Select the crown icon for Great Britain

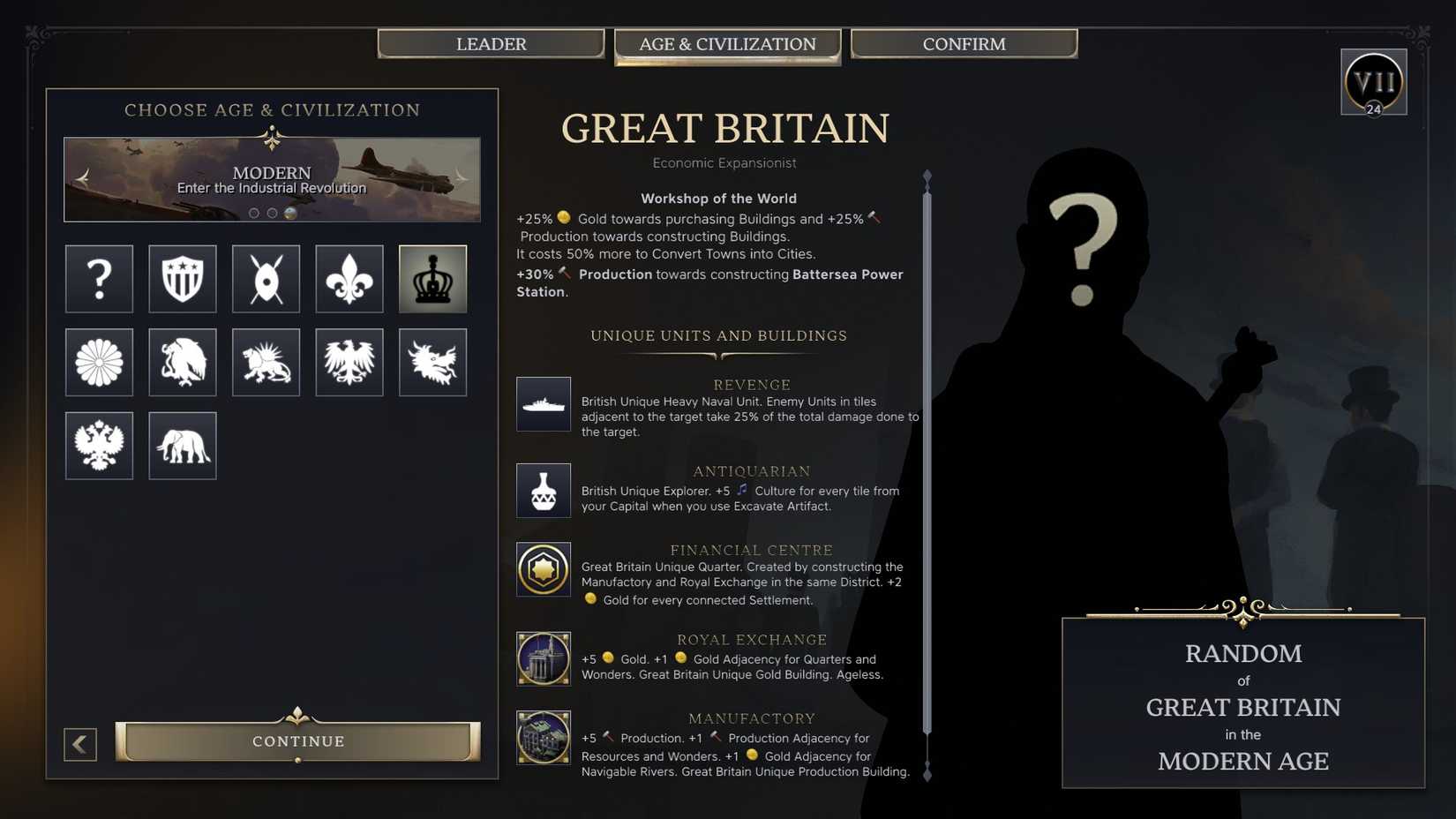coord(432,280)
